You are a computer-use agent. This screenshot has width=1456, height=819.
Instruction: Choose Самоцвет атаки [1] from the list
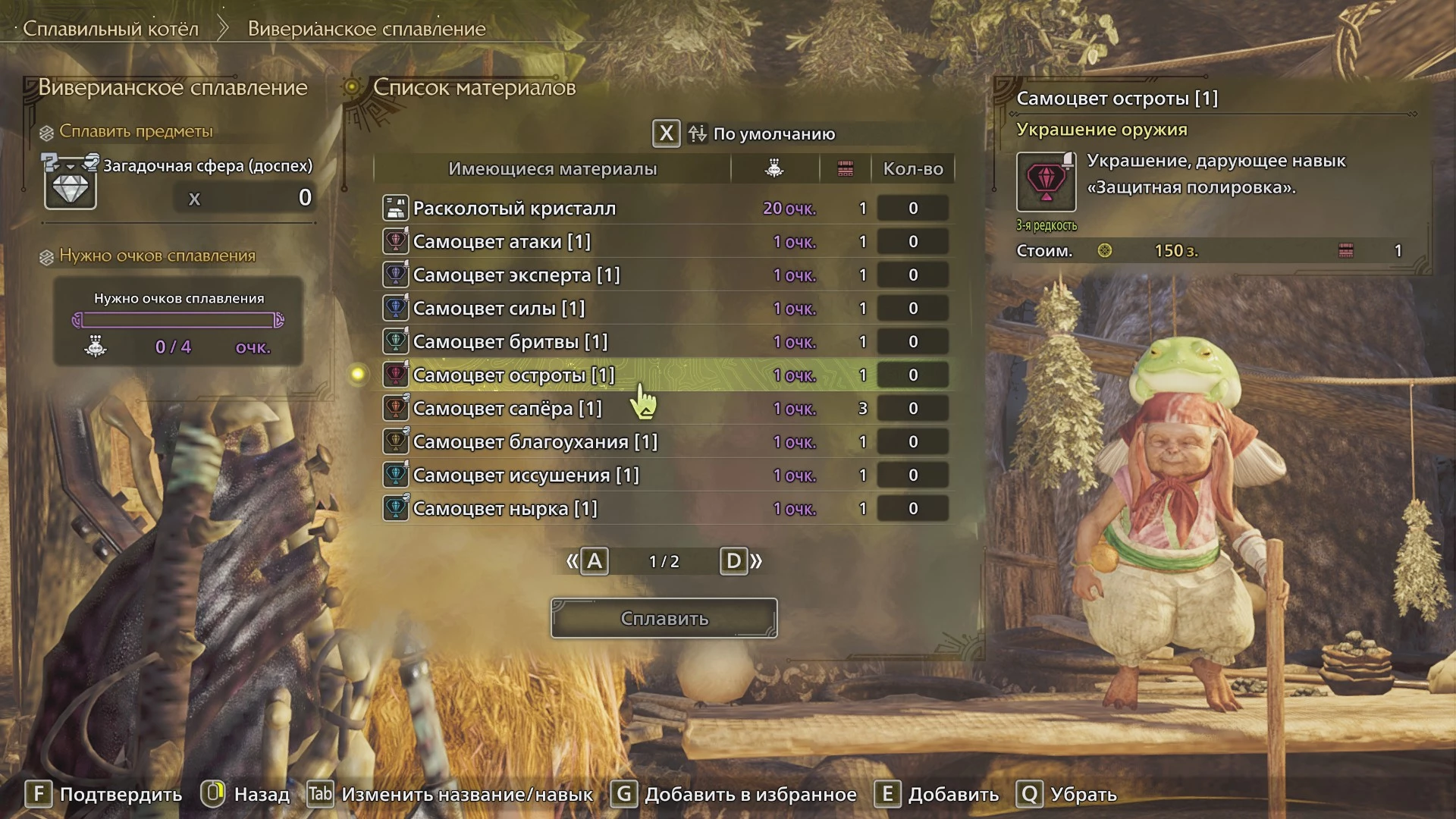pos(501,242)
